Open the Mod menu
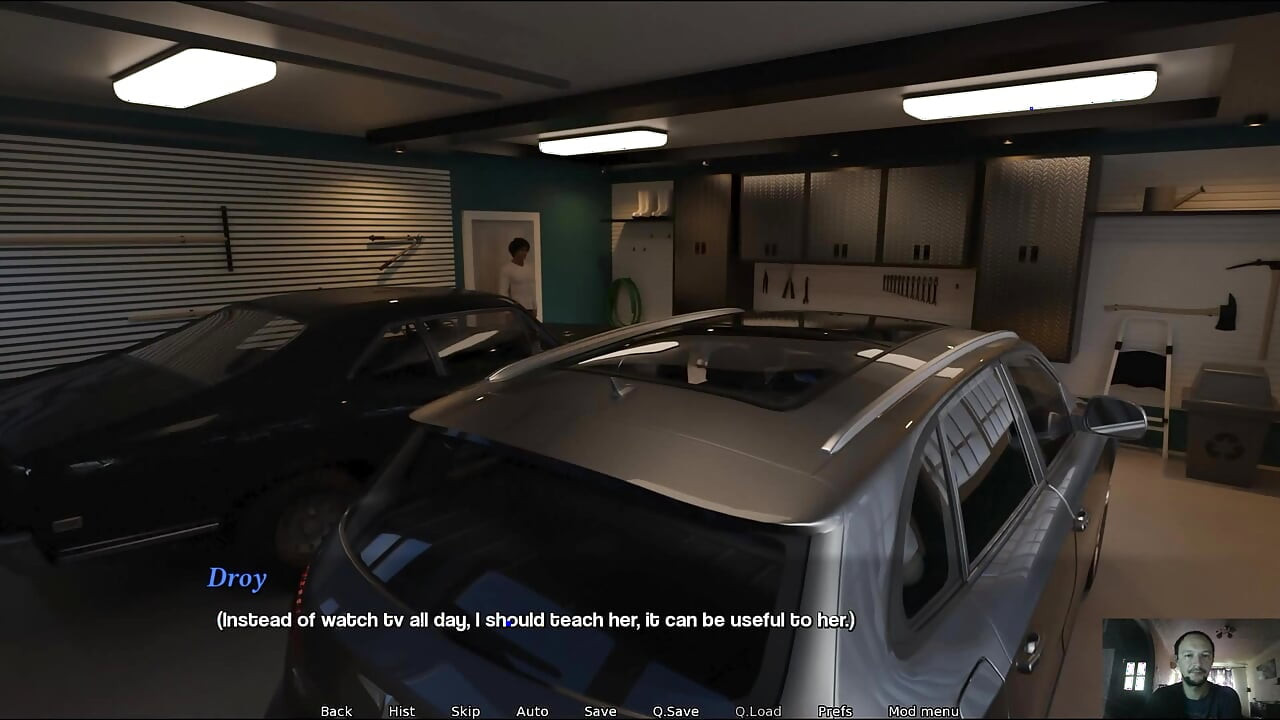The image size is (1280, 720). [x=923, y=711]
